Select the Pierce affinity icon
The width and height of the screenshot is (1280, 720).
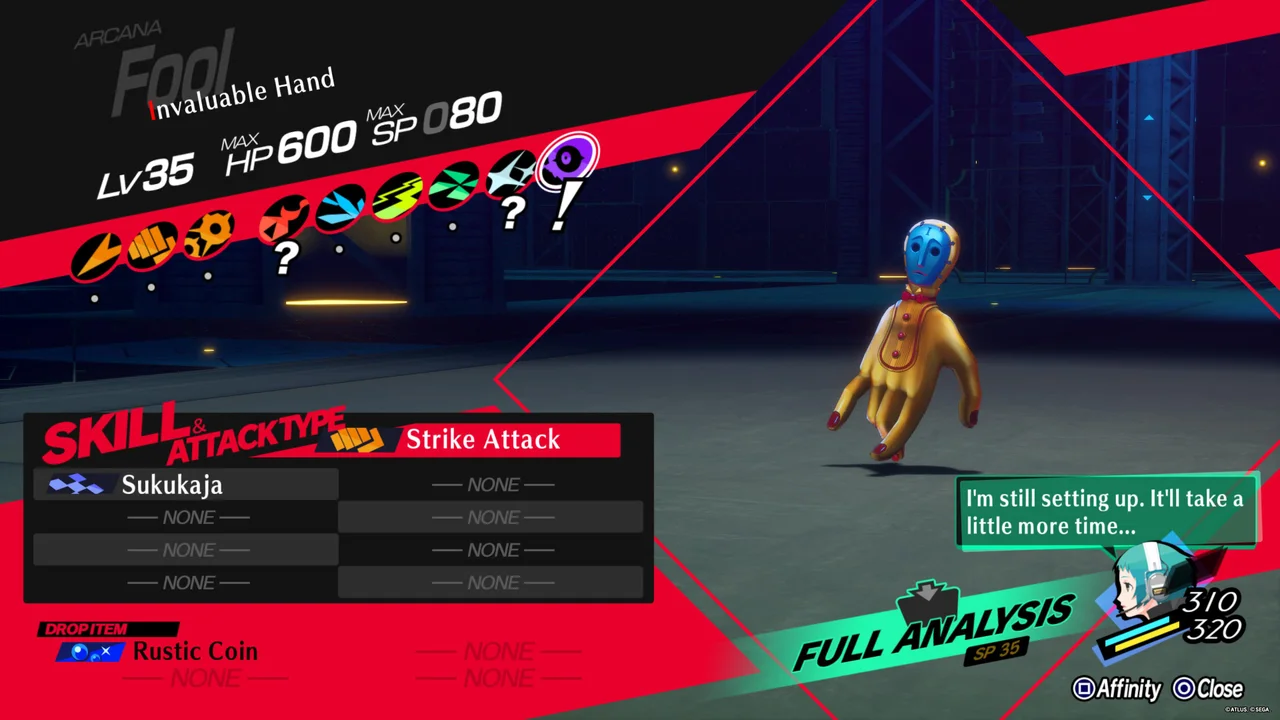click(209, 231)
